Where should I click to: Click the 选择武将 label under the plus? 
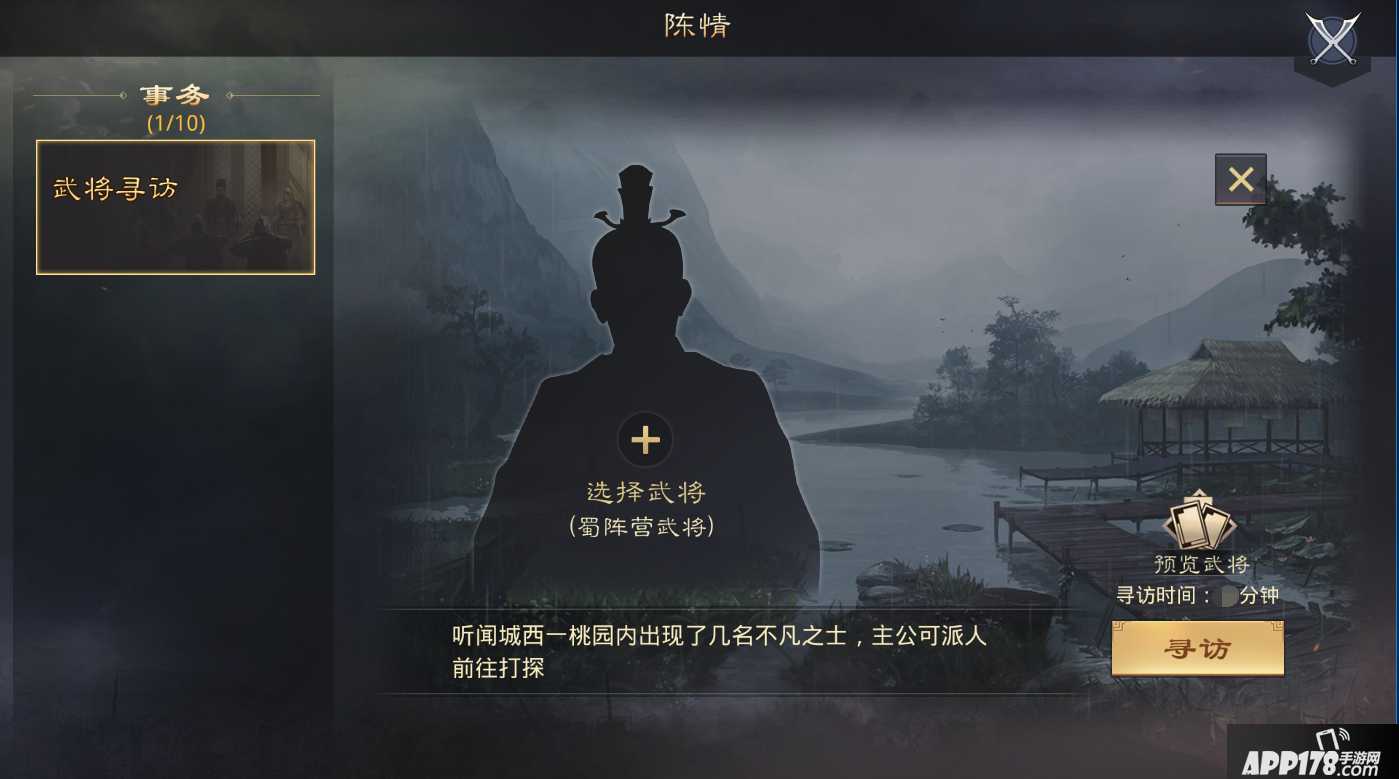pos(646,491)
